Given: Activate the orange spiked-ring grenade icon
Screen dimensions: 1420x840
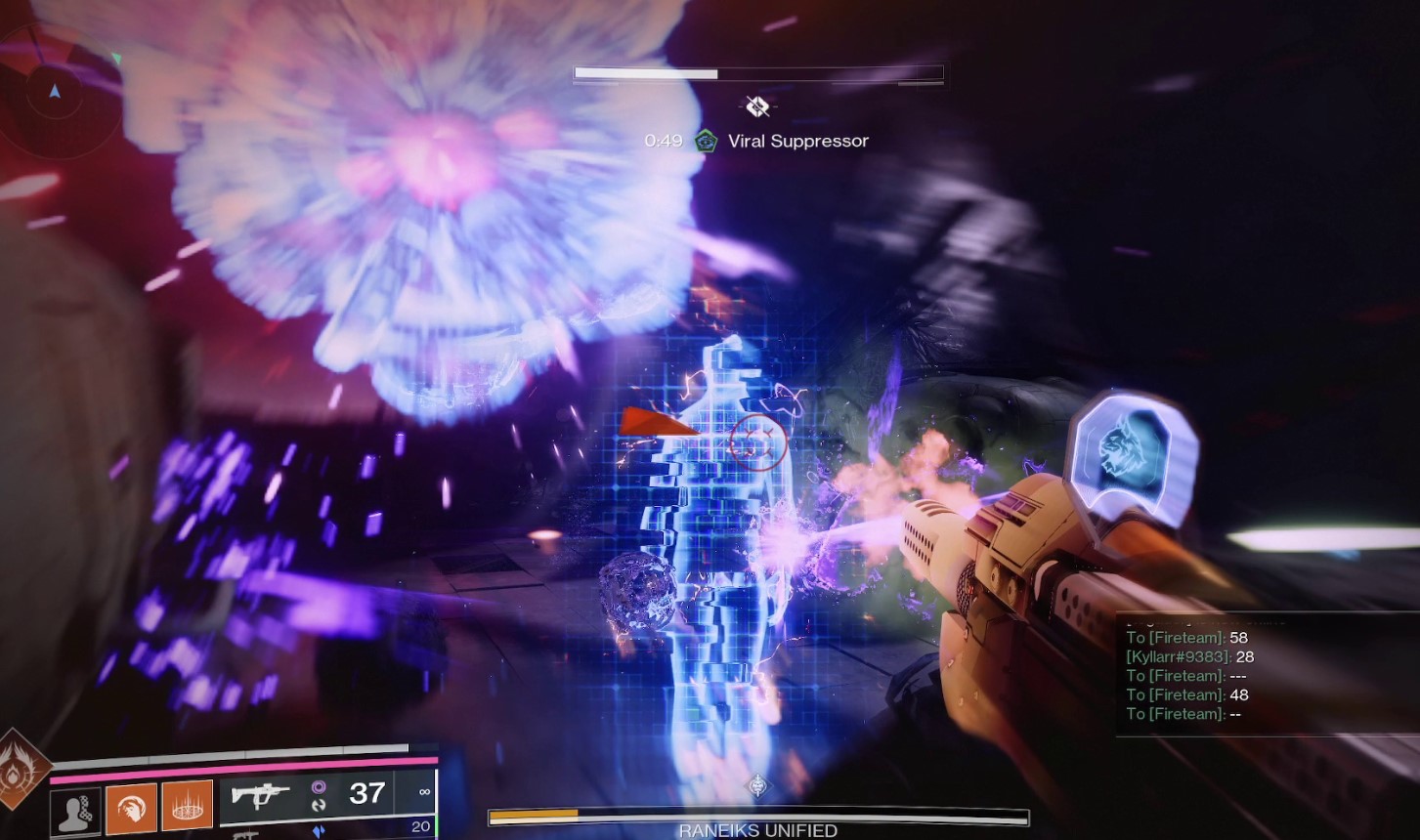Looking at the screenshot, I should coord(187,808).
